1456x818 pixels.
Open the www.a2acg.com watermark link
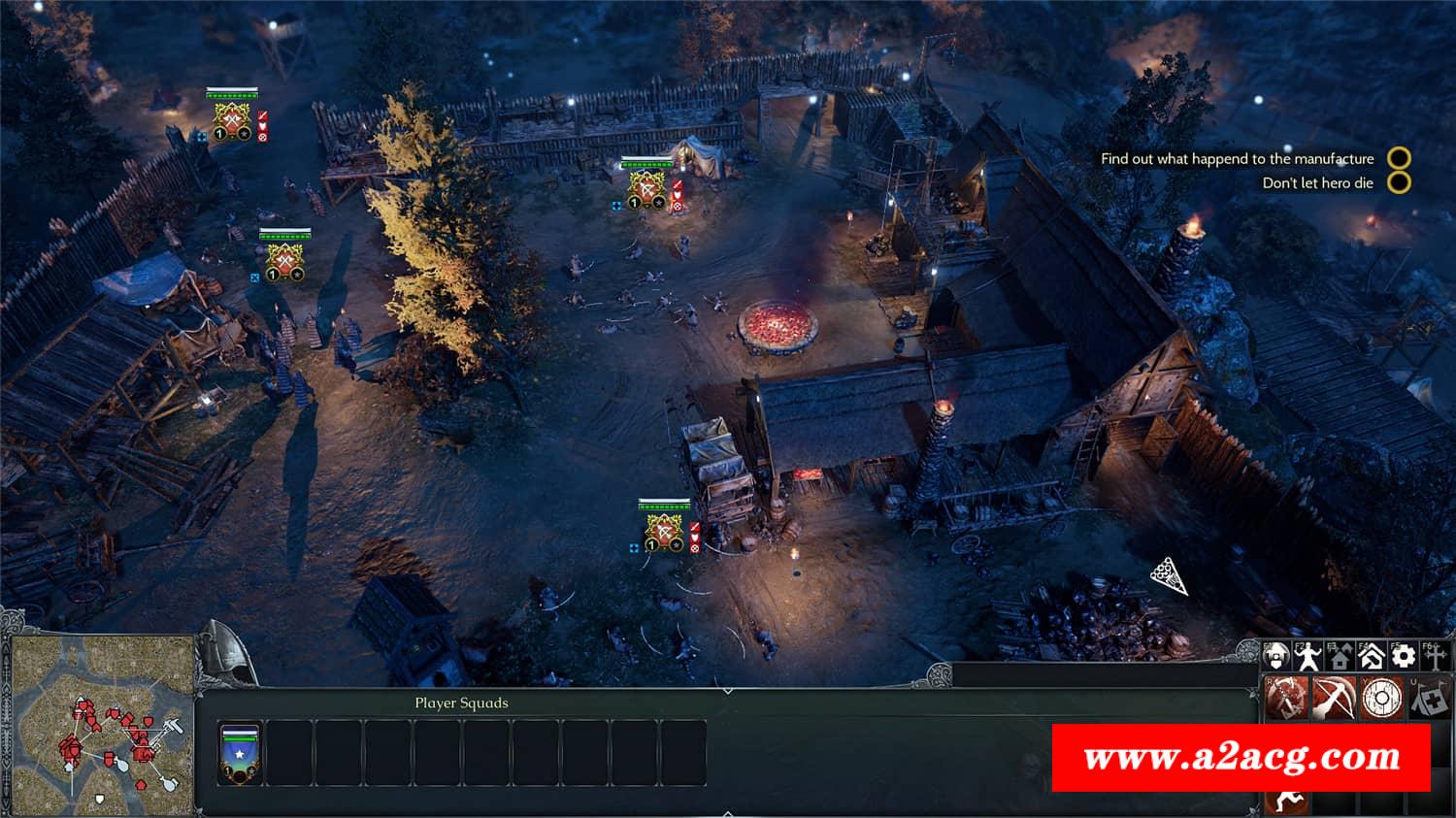coord(1241,757)
